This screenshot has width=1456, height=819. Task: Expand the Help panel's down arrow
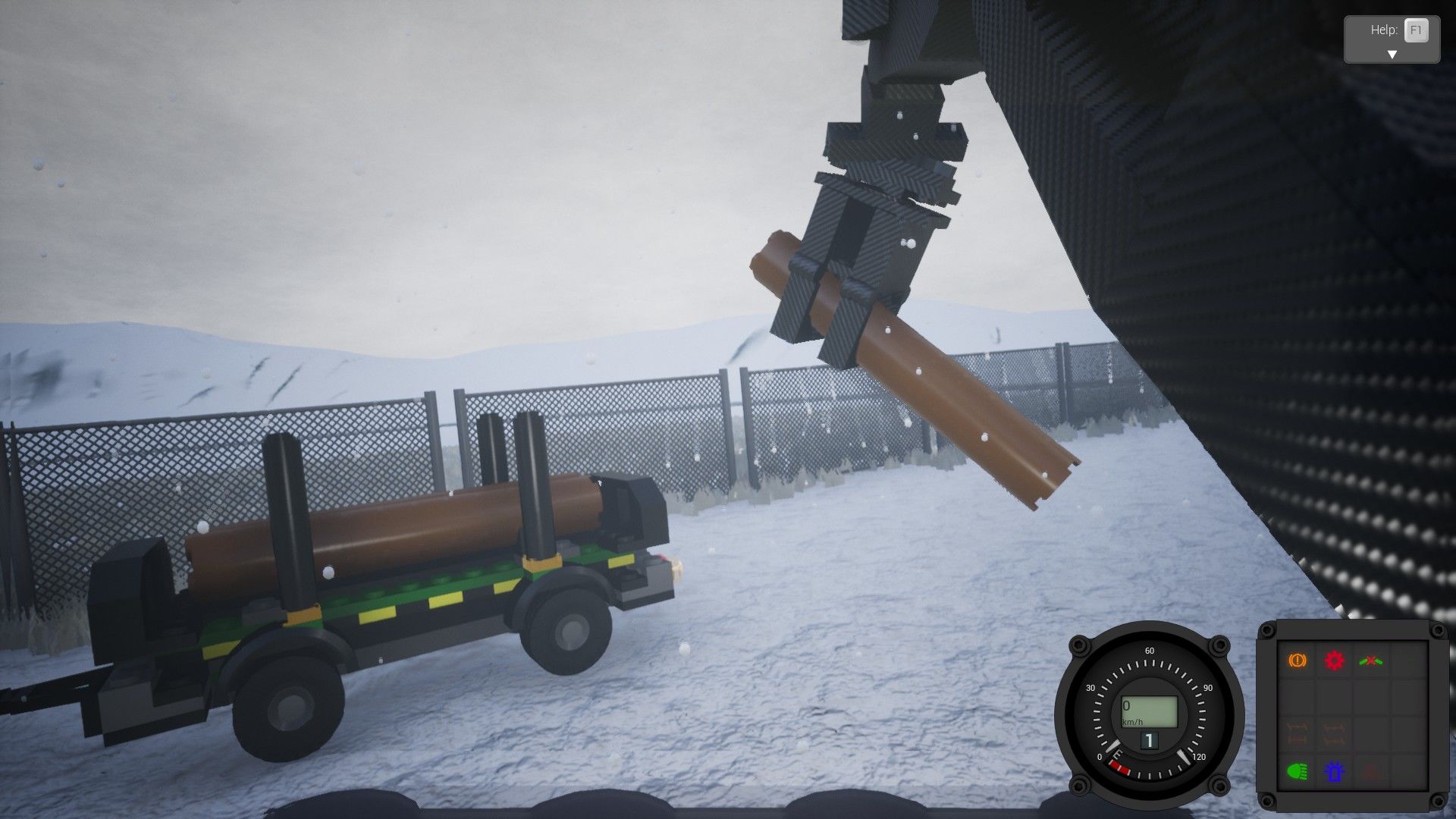coord(1392,55)
